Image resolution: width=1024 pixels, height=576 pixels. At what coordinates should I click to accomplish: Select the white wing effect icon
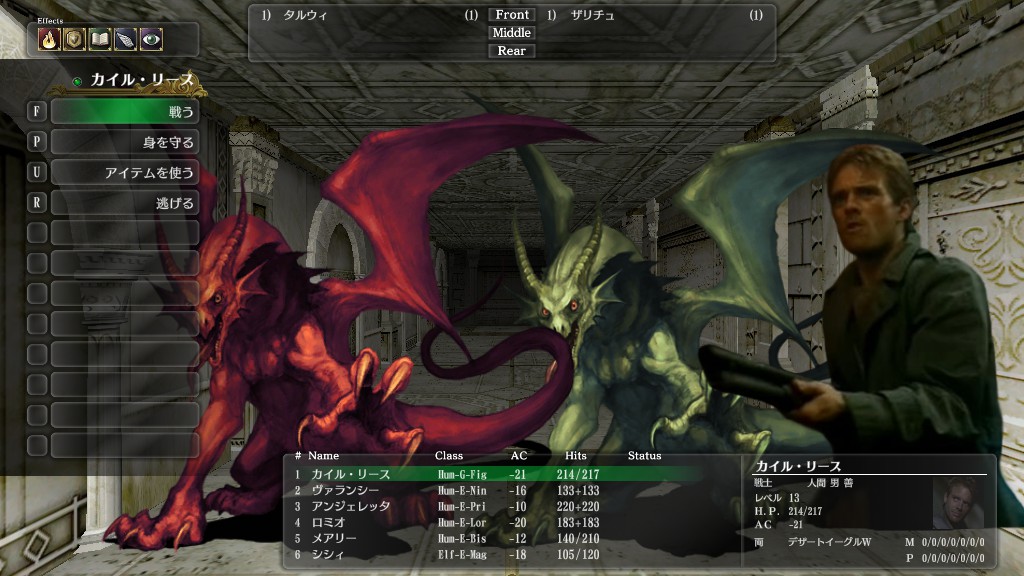(125, 39)
